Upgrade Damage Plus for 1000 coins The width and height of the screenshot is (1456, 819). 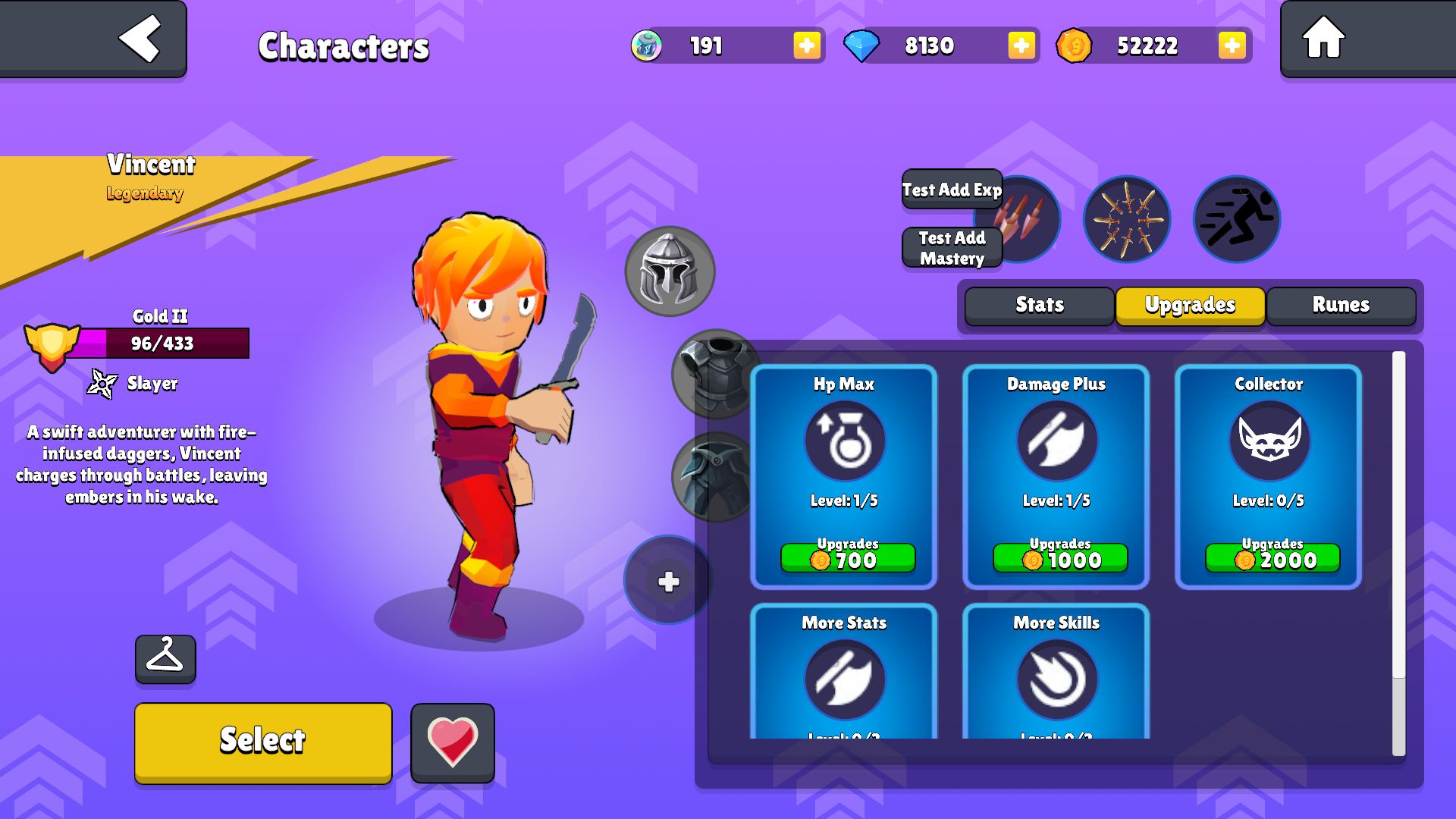pyautogui.click(x=1060, y=559)
